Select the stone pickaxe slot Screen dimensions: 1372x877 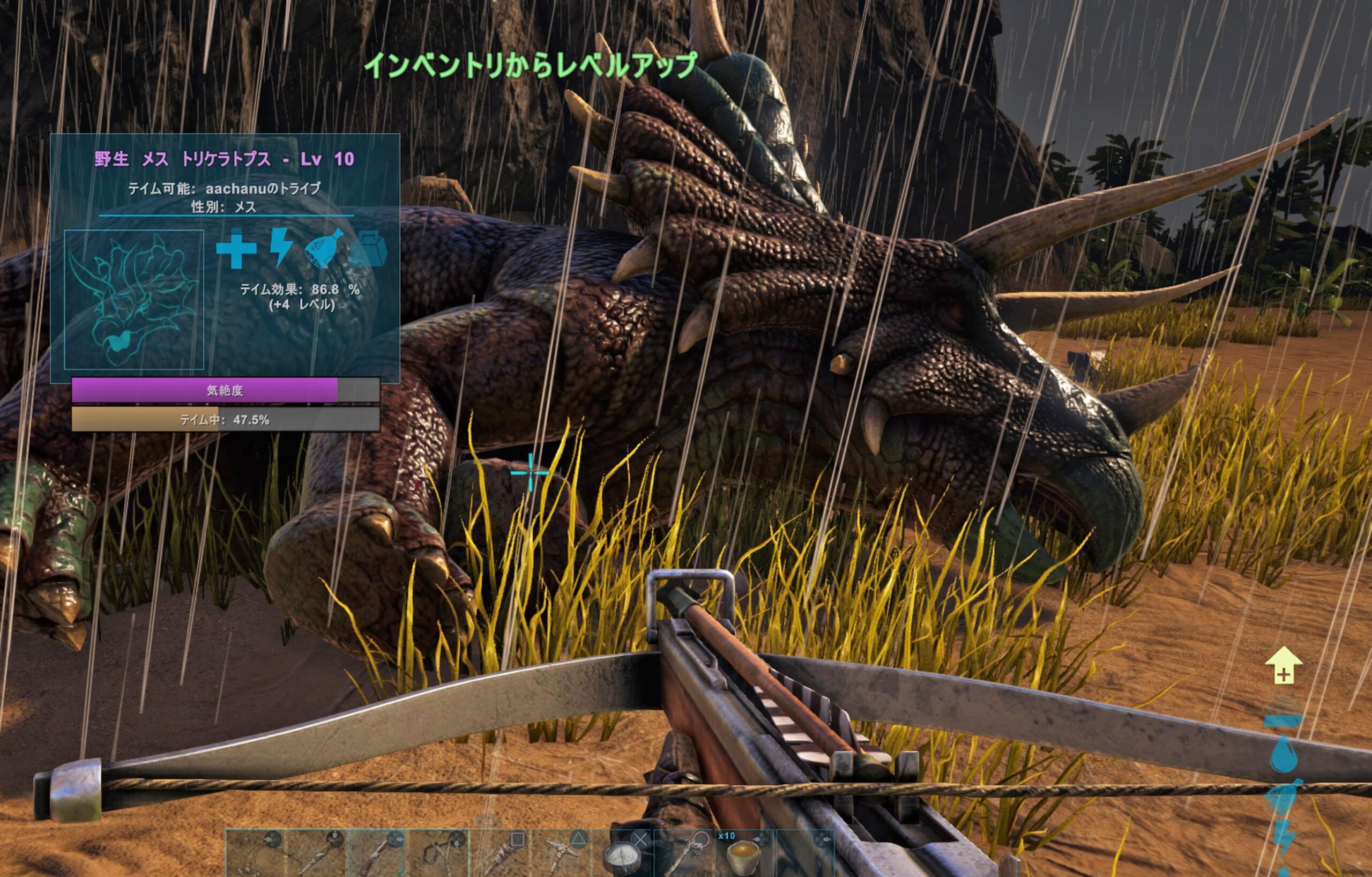(x=563, y=853)
